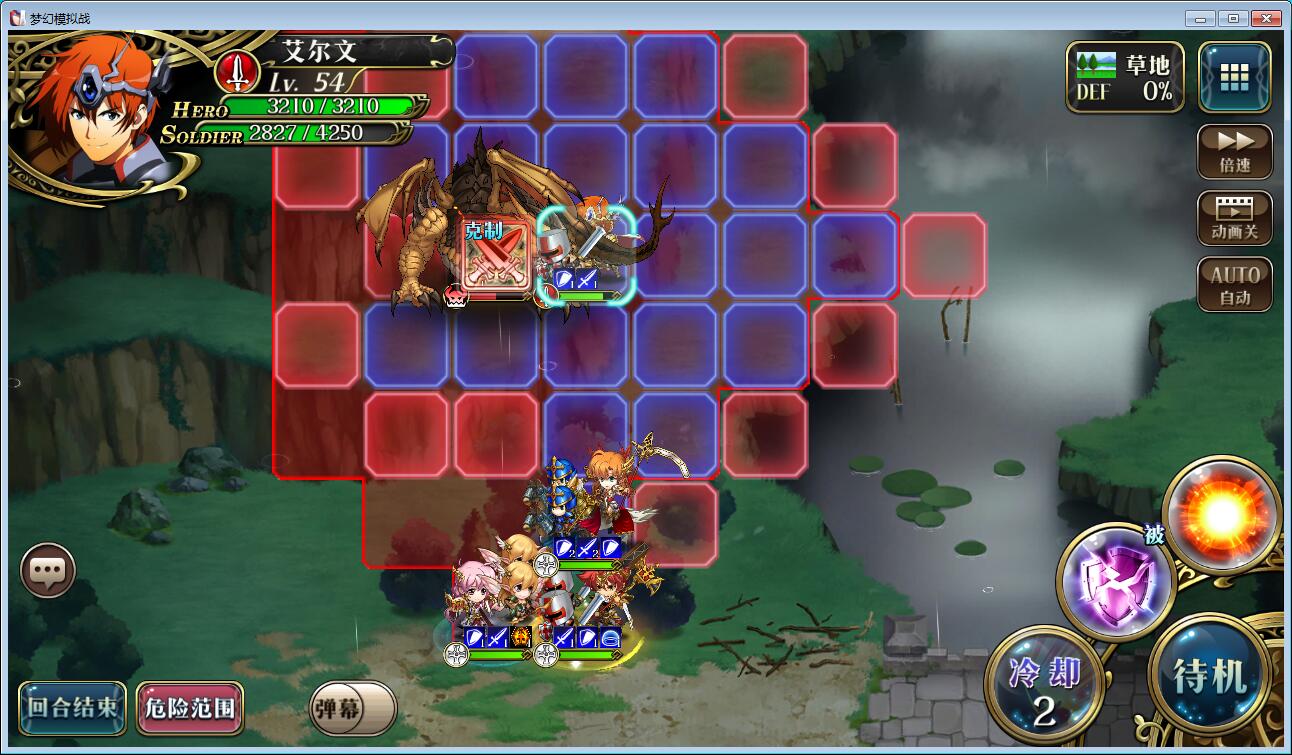Toggle the 动画关 animation setting

[1235, 218]
